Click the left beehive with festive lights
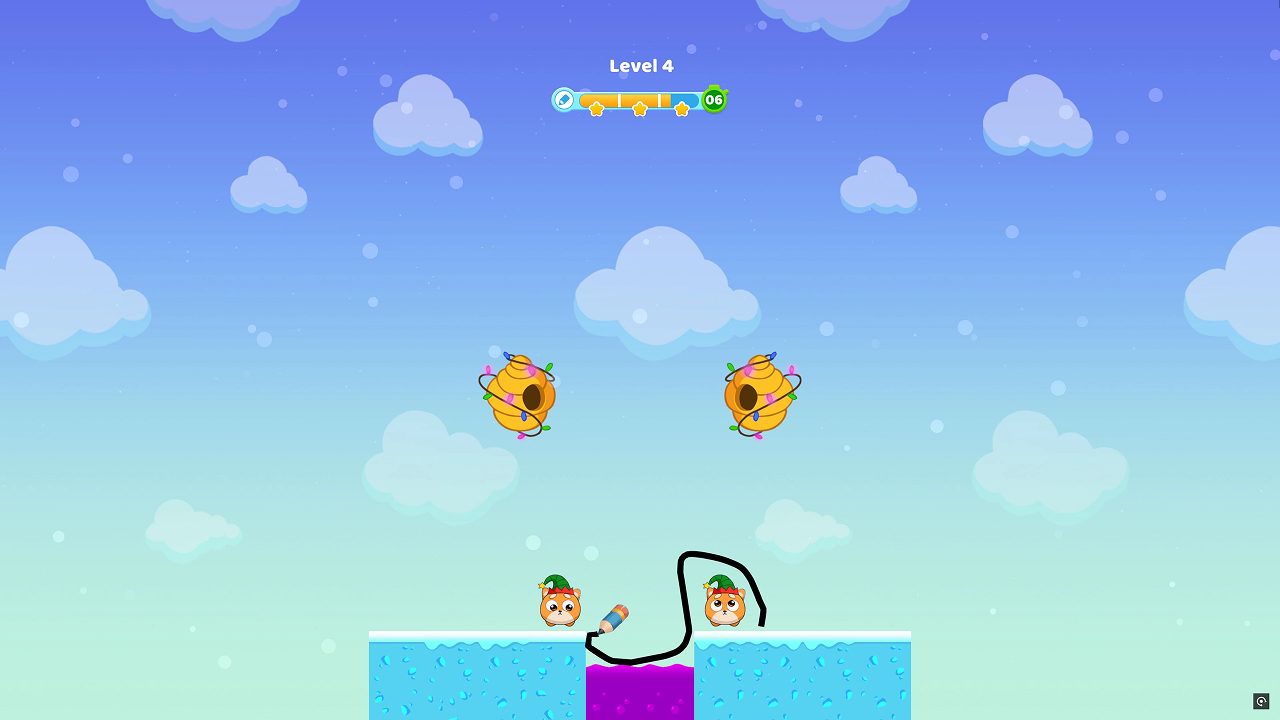This screenshot has height=720, width=1280. point(519,392)
